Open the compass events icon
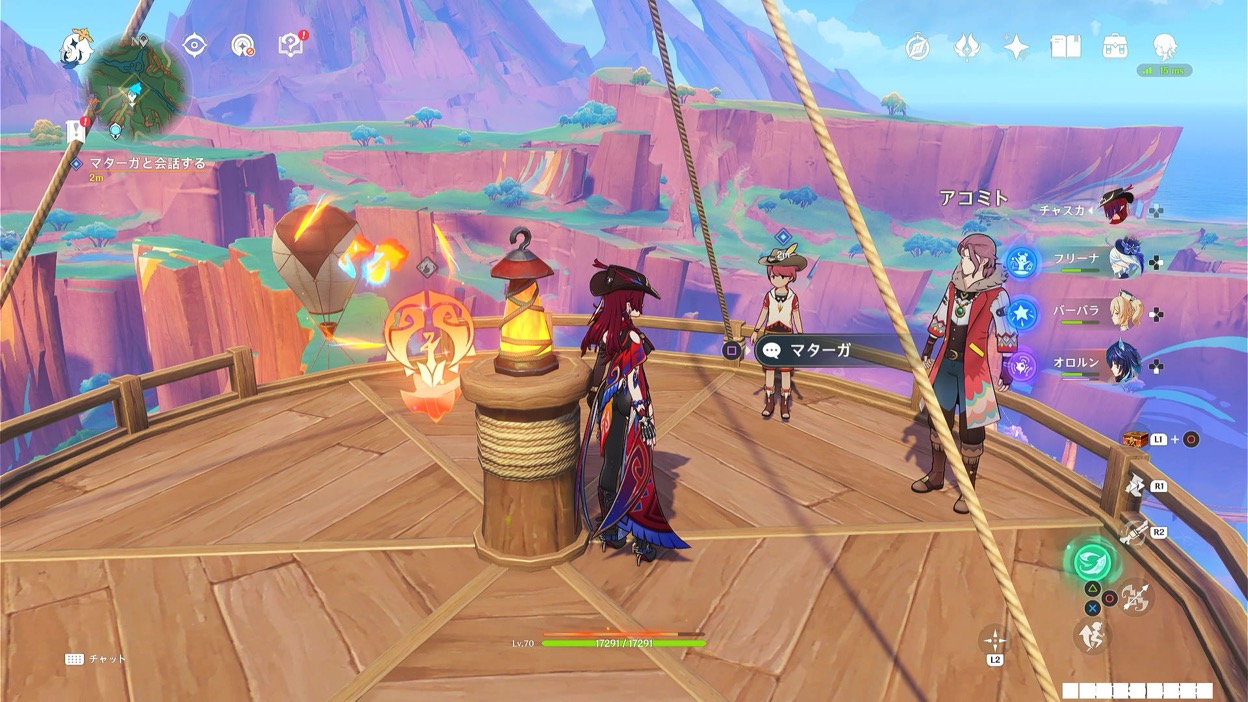The width and height of the screenshot is (1248, 702). pos(918,47)
